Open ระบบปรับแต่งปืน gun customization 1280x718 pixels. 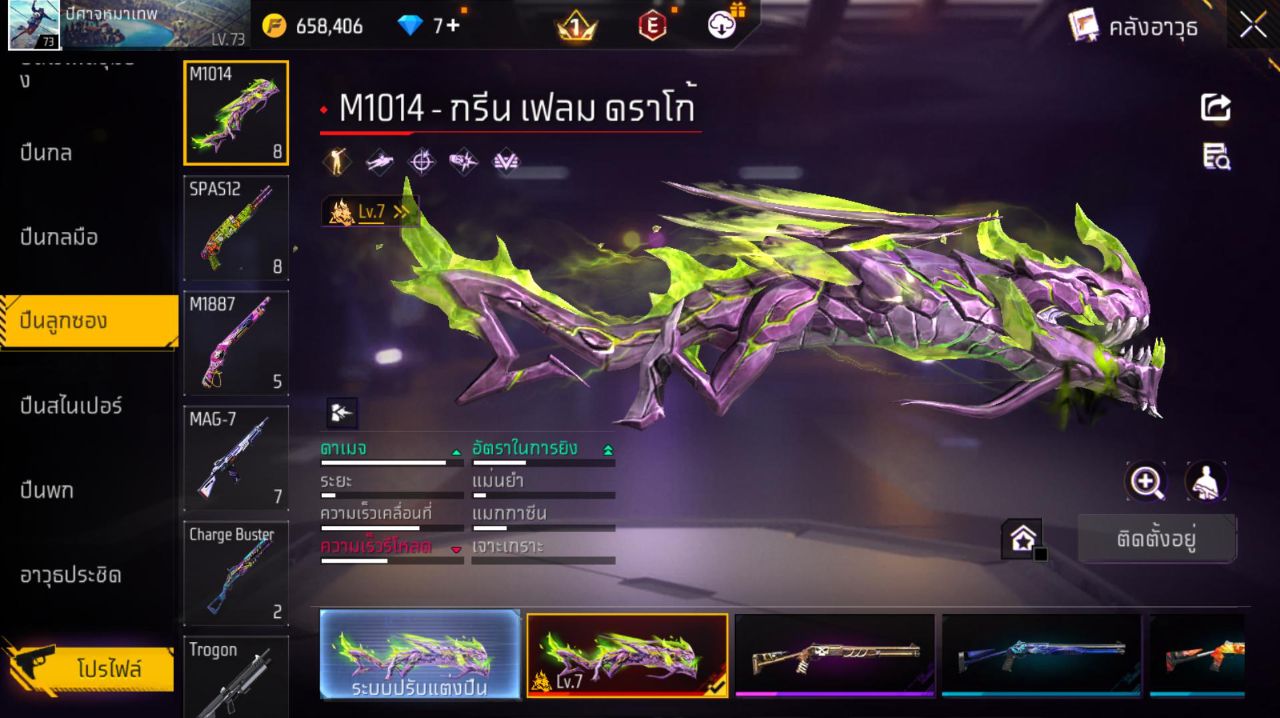(x=420, y=655)
